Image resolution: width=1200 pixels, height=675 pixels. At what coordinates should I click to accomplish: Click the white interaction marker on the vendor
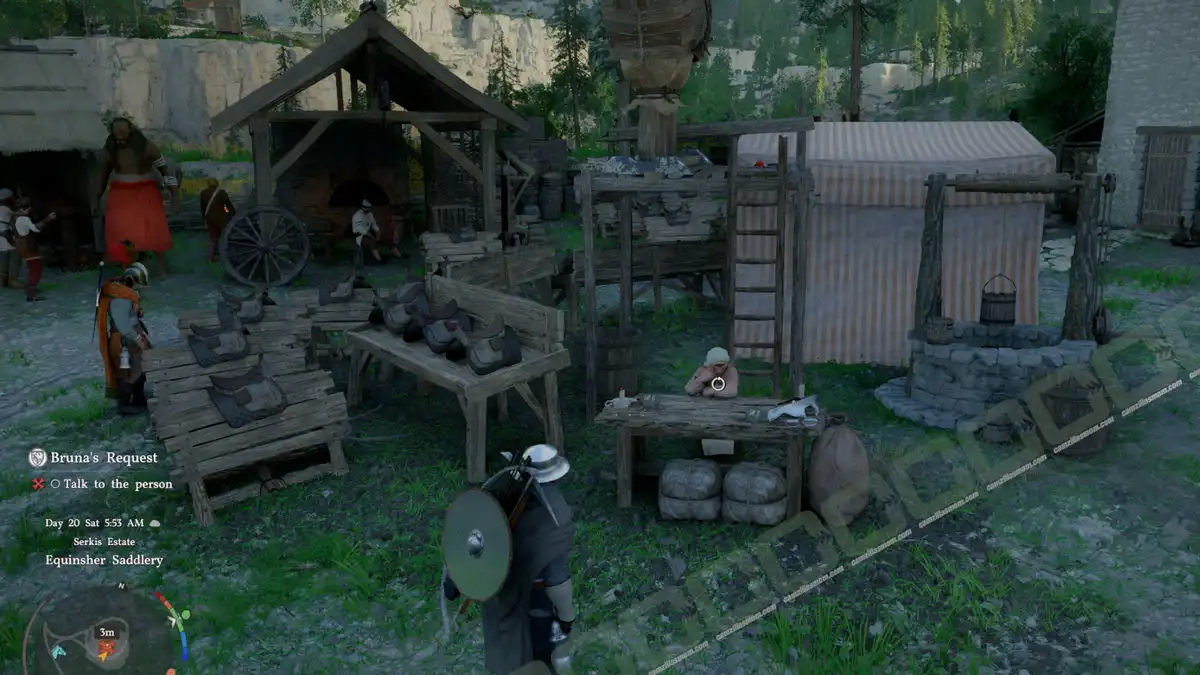(717, 382)
